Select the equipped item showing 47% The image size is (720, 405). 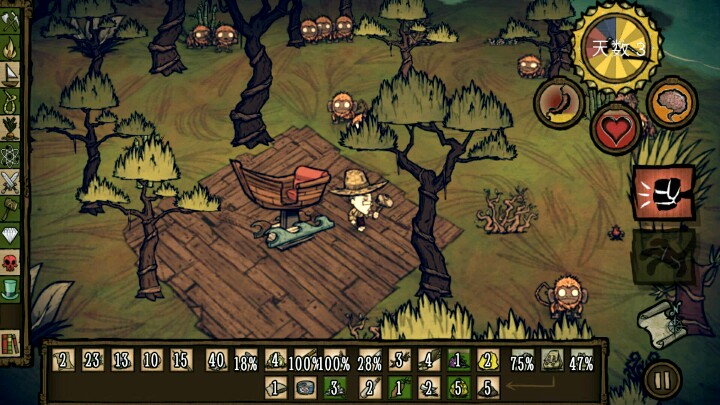click(582, 362)
